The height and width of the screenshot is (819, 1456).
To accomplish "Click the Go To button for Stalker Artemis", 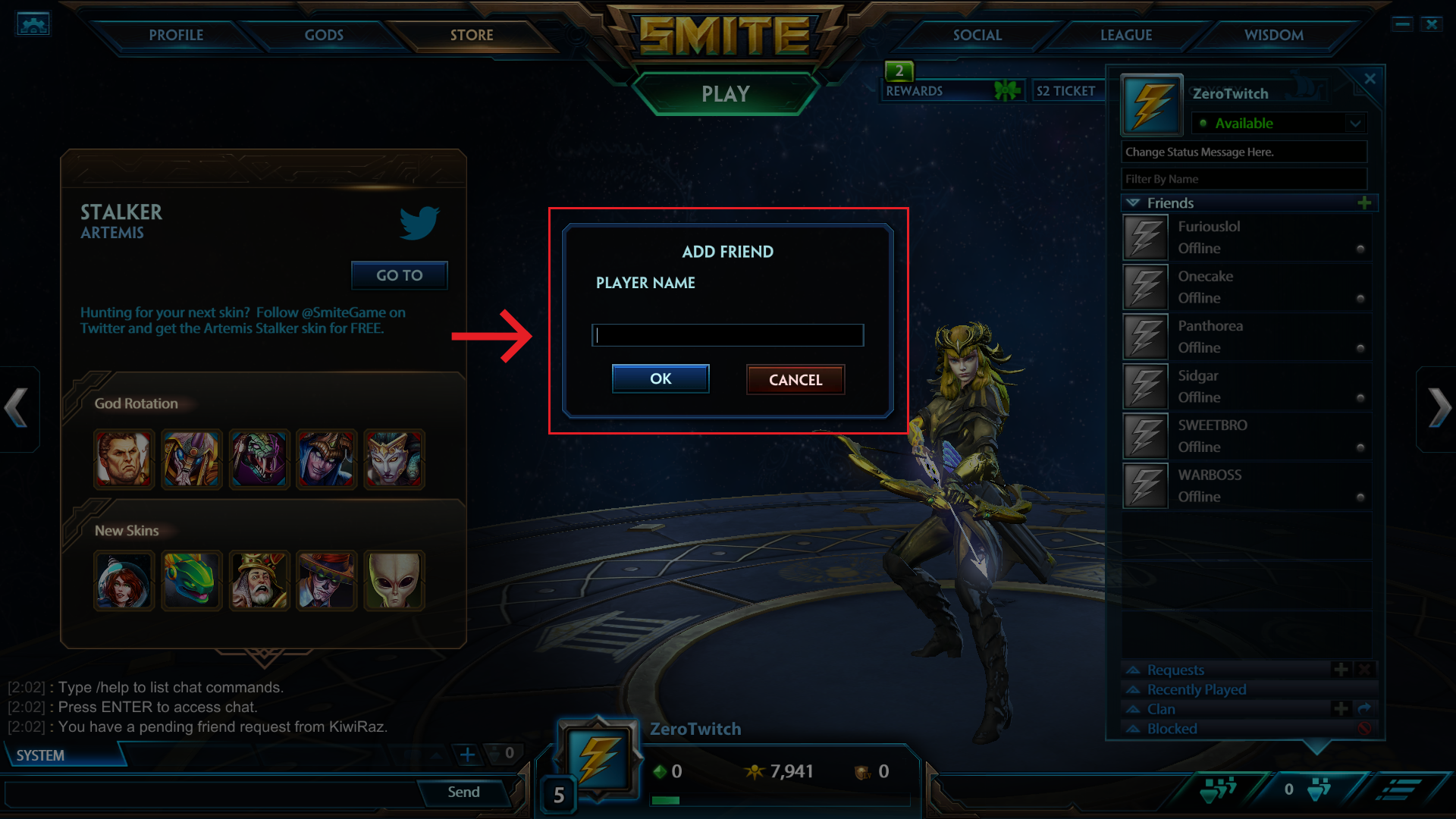I will click(399, 275).
